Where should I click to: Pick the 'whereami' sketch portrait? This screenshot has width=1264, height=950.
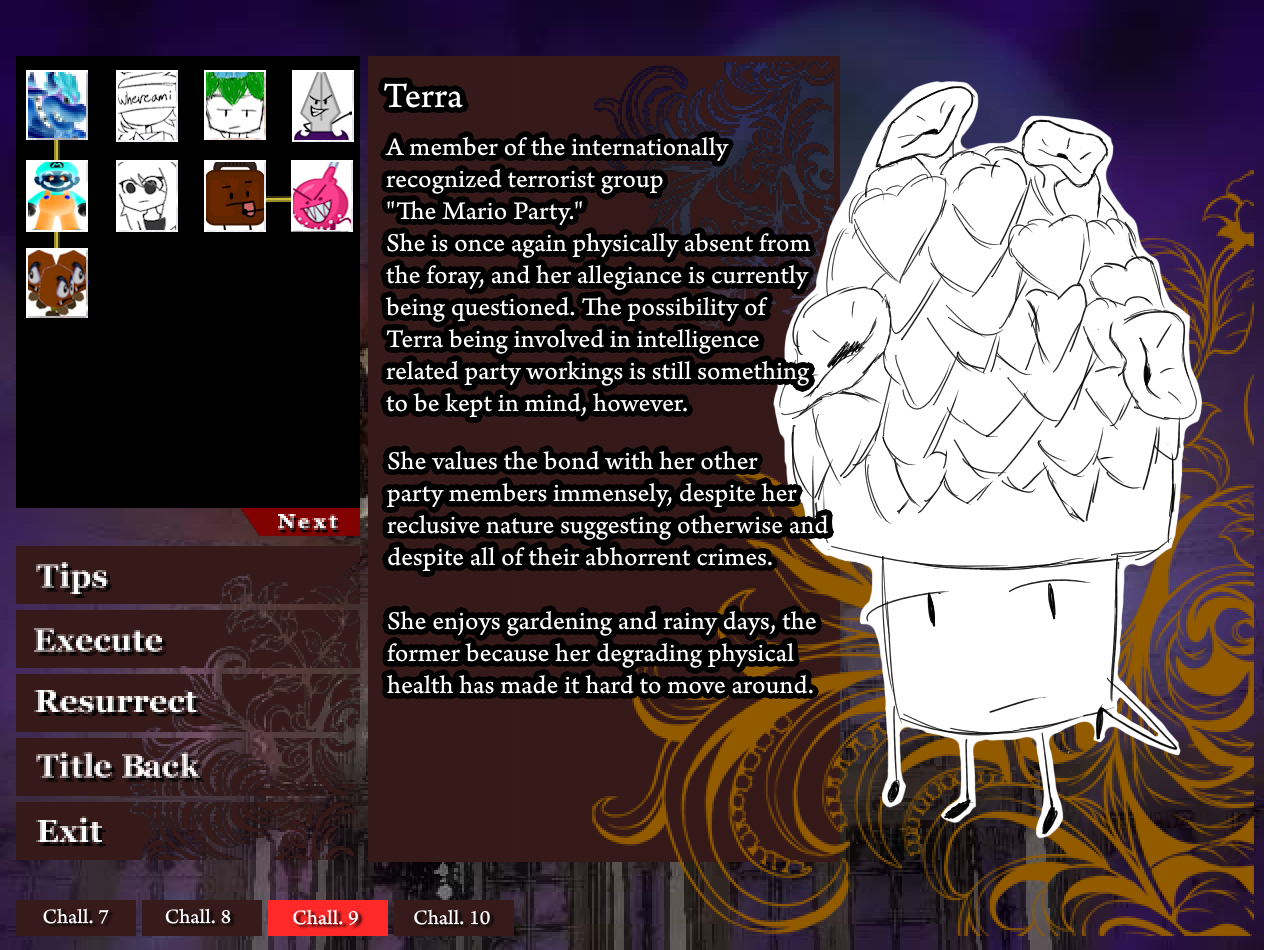(x=147, y=105)
